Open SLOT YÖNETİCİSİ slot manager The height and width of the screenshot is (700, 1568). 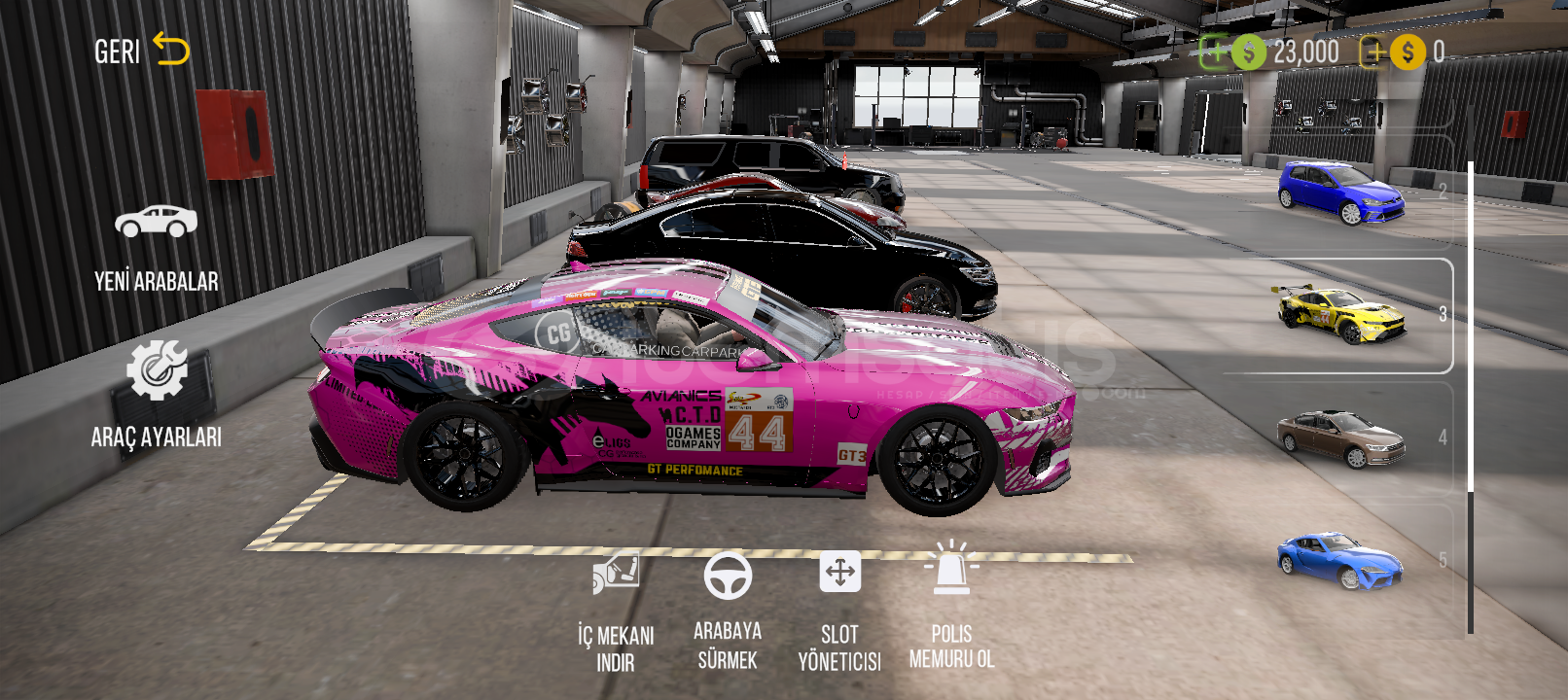pyautogui.click(x=839, y=610)
